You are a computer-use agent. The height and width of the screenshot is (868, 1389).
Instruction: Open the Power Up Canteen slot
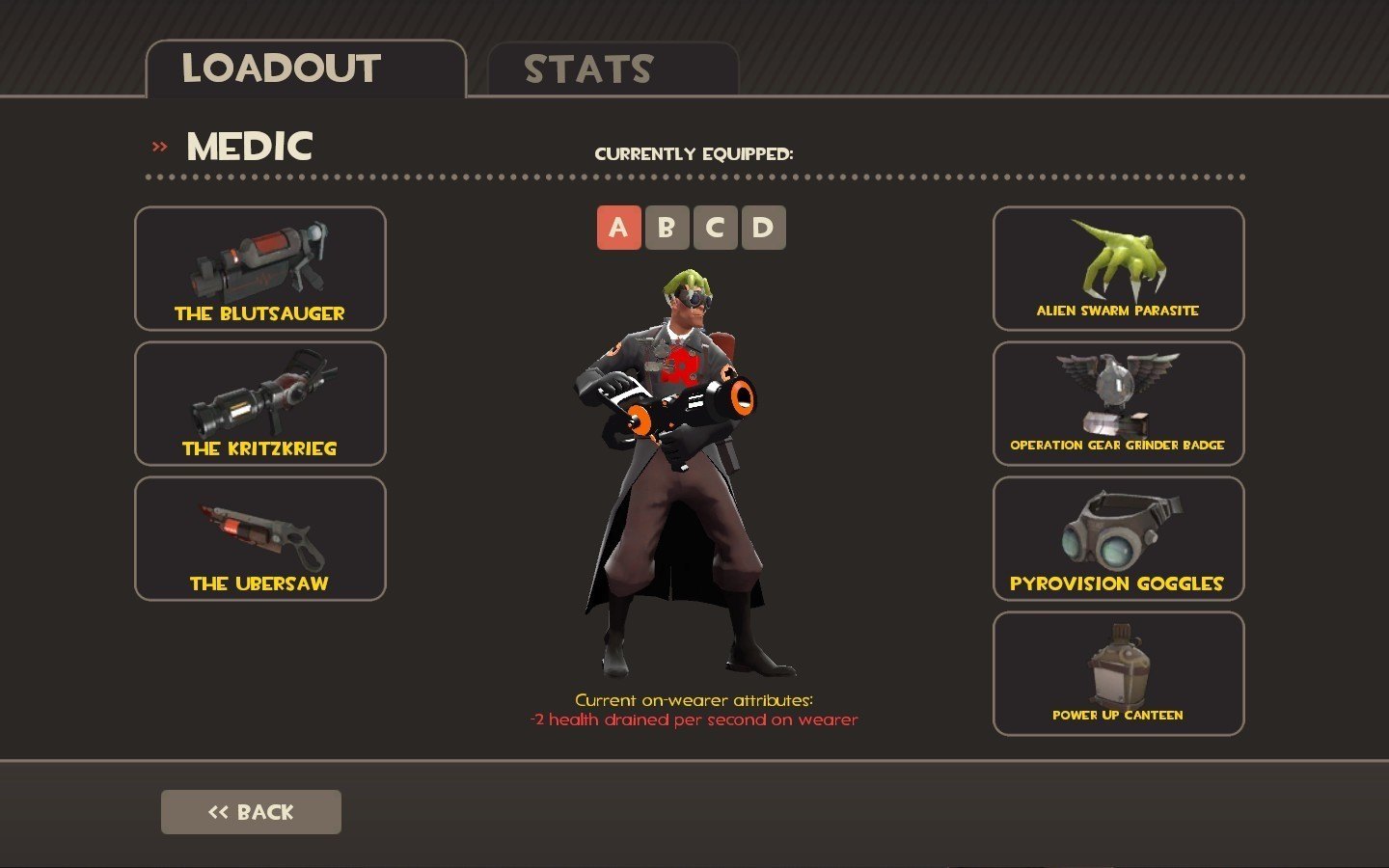click(1118, 673)
